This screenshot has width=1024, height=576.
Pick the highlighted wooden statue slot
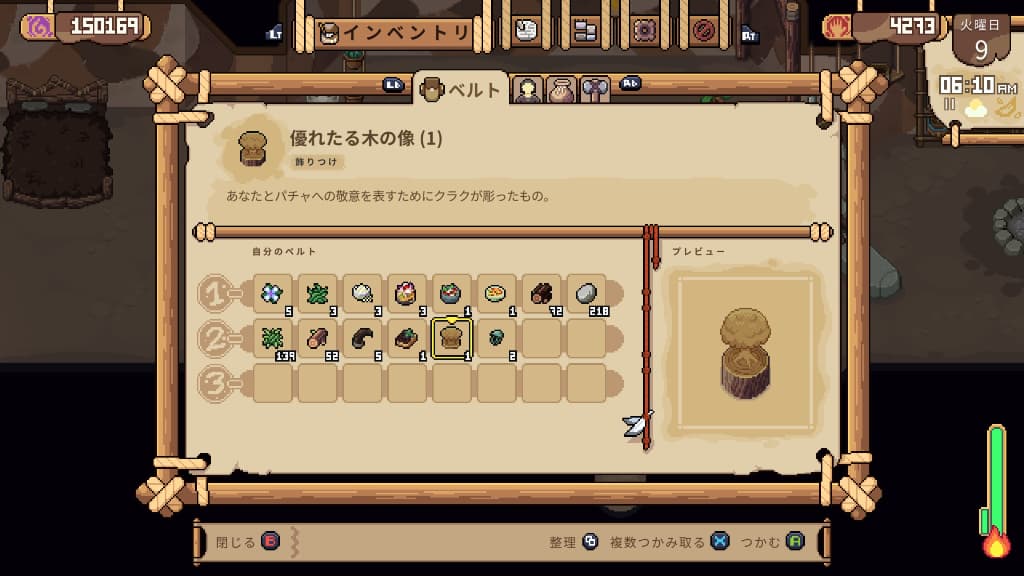(x=452, y=339)
